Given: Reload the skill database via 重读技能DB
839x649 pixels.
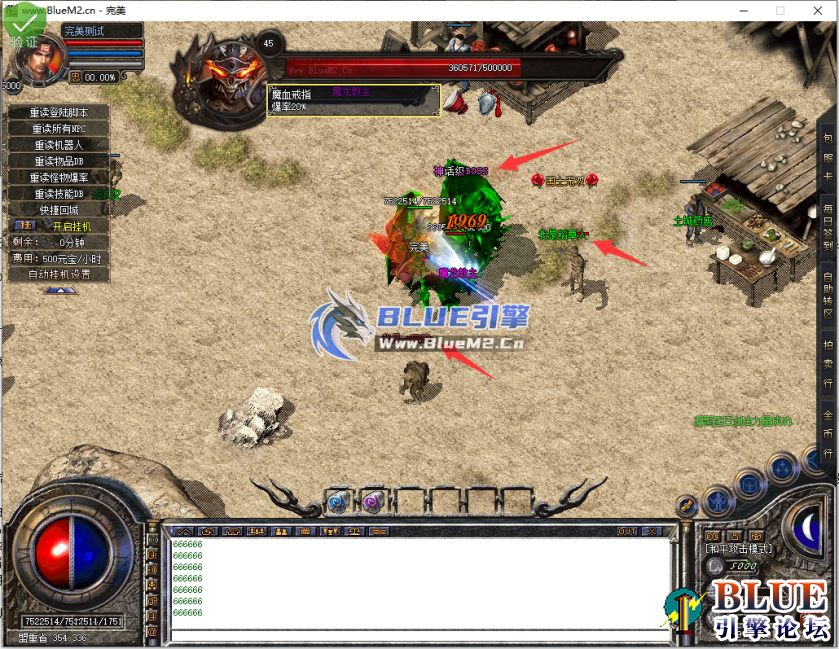Looking at the screenshot, I should point(58,193).
